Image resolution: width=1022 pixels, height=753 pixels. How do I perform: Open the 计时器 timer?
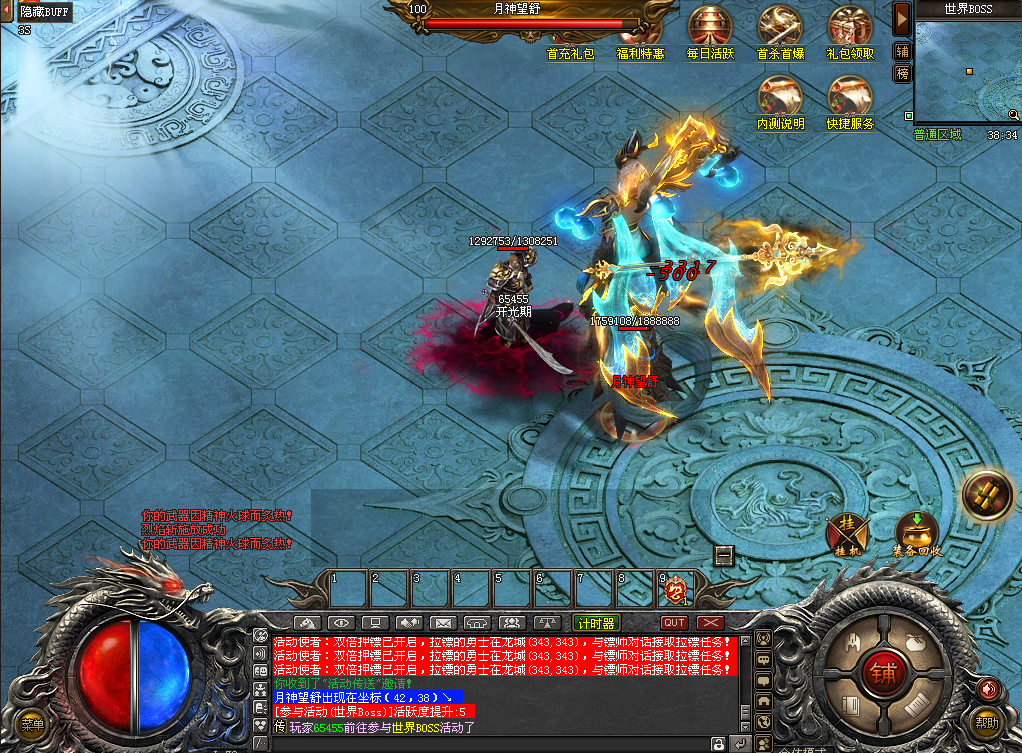click(x=596, y=623)
